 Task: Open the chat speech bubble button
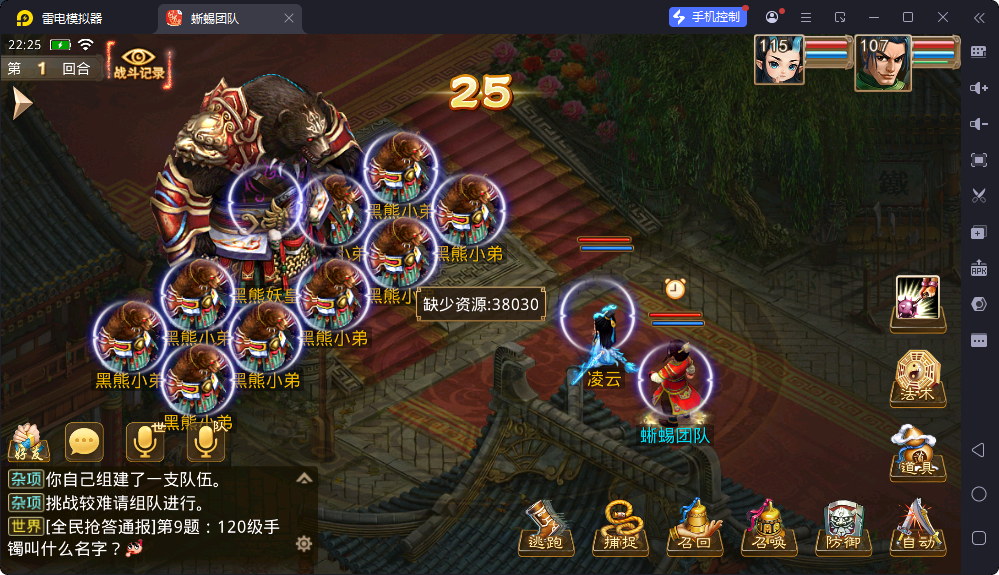pyautogui.click(x=84, y=442)
